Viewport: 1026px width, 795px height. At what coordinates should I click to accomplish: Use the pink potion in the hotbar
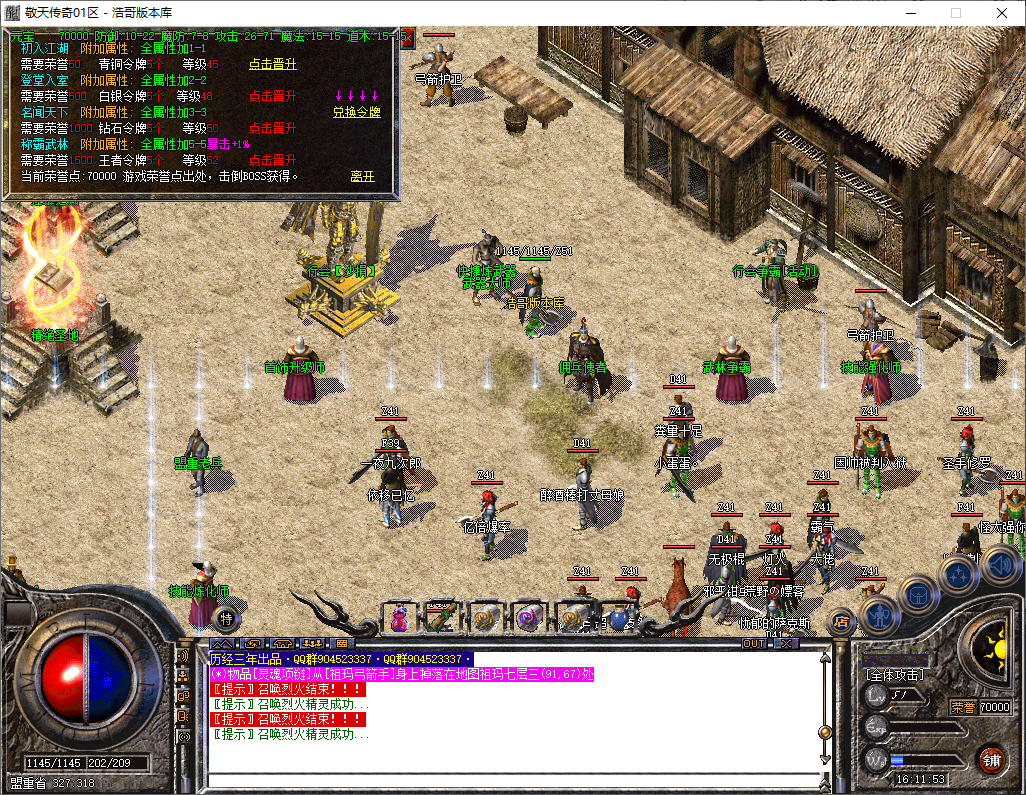pyautogui.click(x=399, y=618)
